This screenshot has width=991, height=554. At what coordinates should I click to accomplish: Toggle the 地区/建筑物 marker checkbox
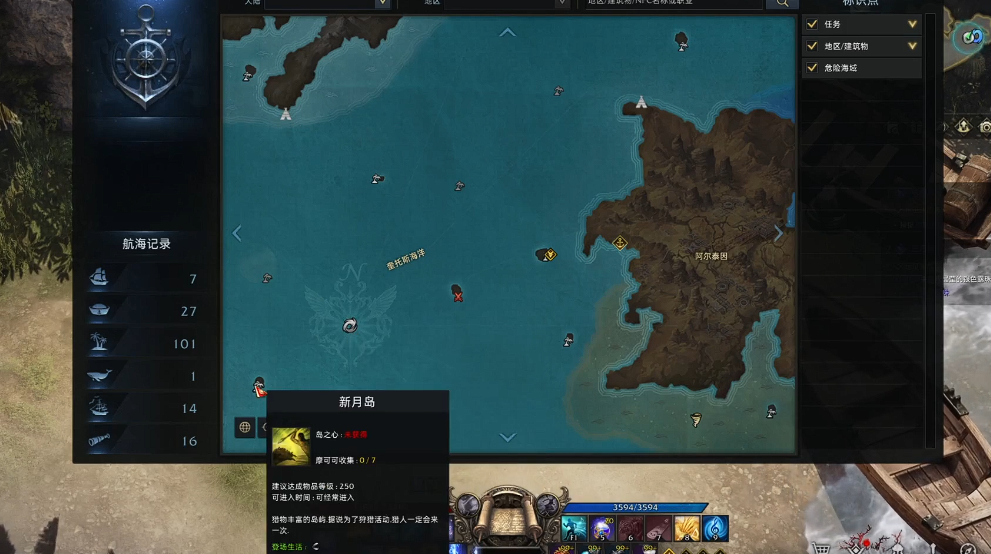[812, 46]
